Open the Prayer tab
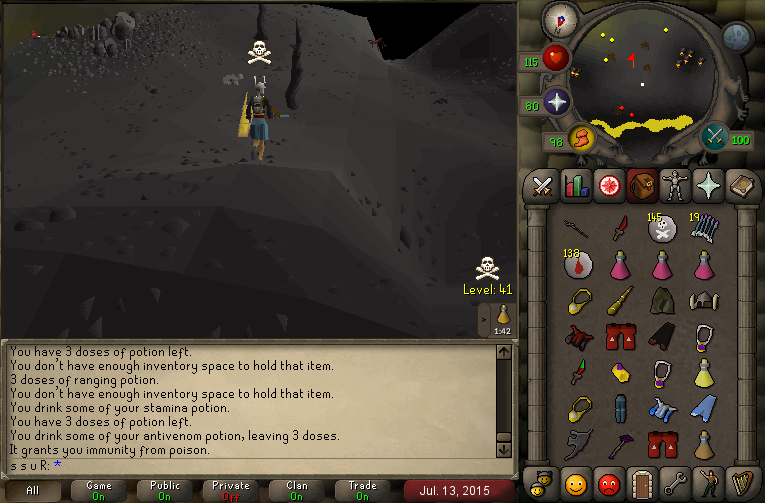The width and height of the screenshot is (765, 503). coord(705,186)
